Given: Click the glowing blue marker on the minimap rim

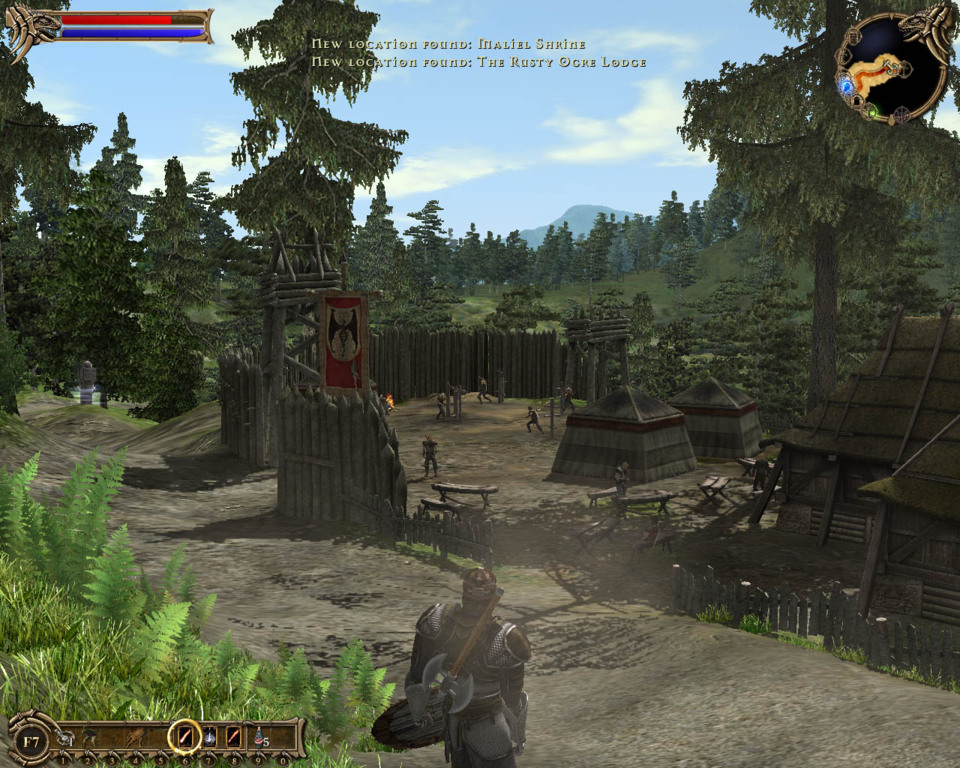Looking at the screenshot, I should [x=847, y=88].
